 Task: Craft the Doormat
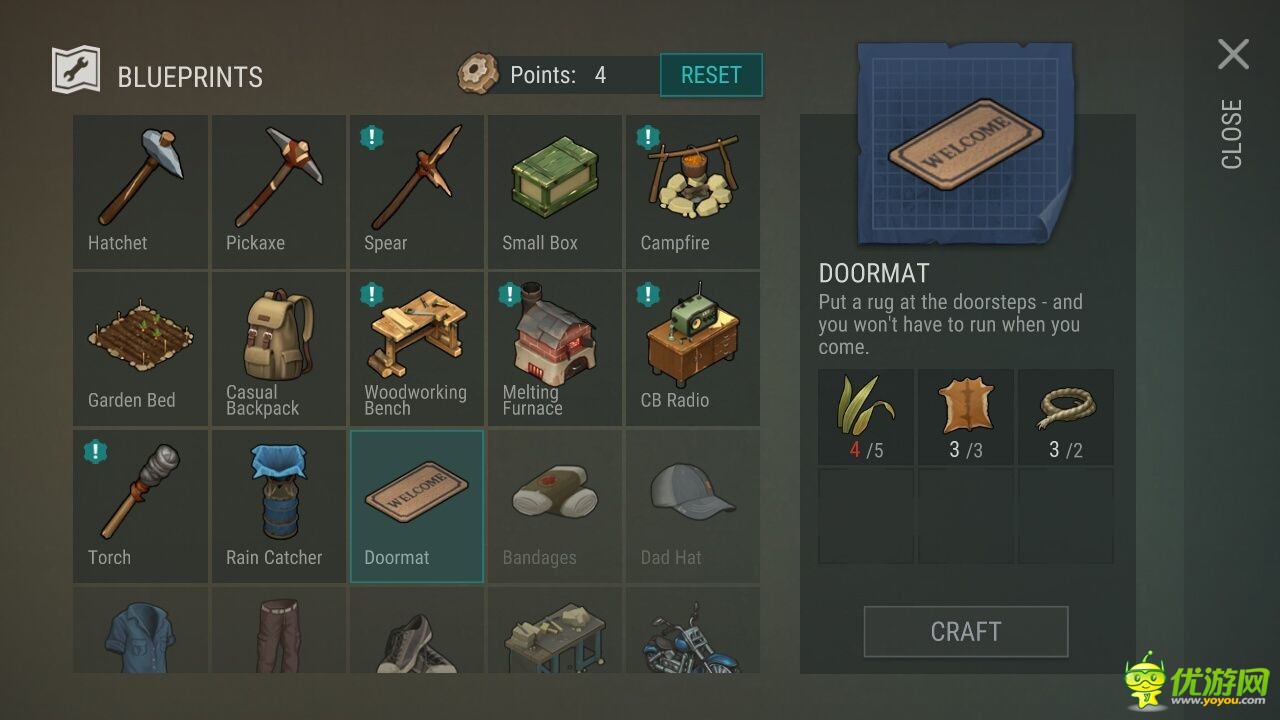pyautogui.click(x=965, y=631)
